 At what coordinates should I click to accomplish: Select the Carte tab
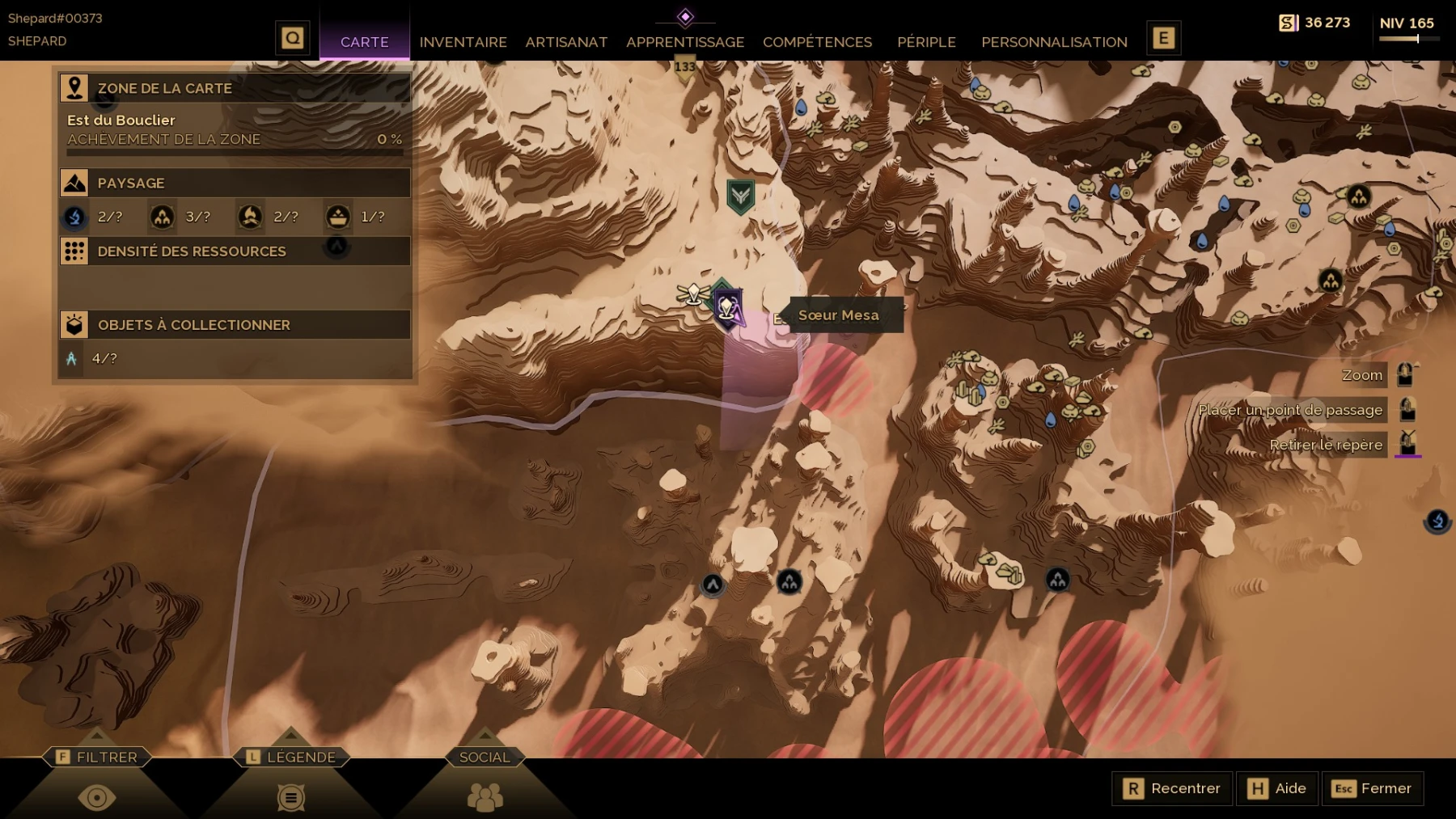[364, 42]
